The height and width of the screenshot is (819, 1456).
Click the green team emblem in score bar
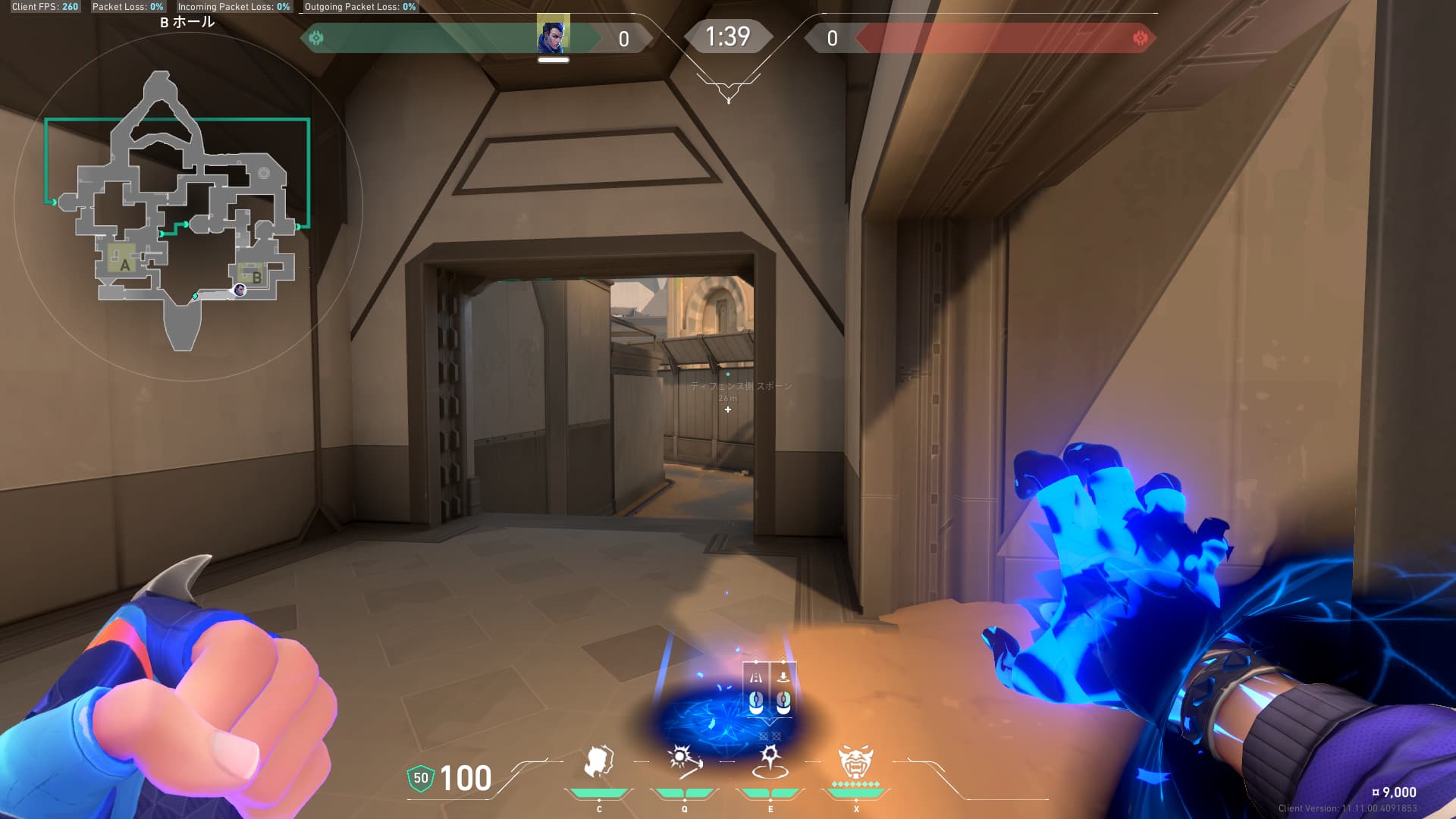coord(316,38)
